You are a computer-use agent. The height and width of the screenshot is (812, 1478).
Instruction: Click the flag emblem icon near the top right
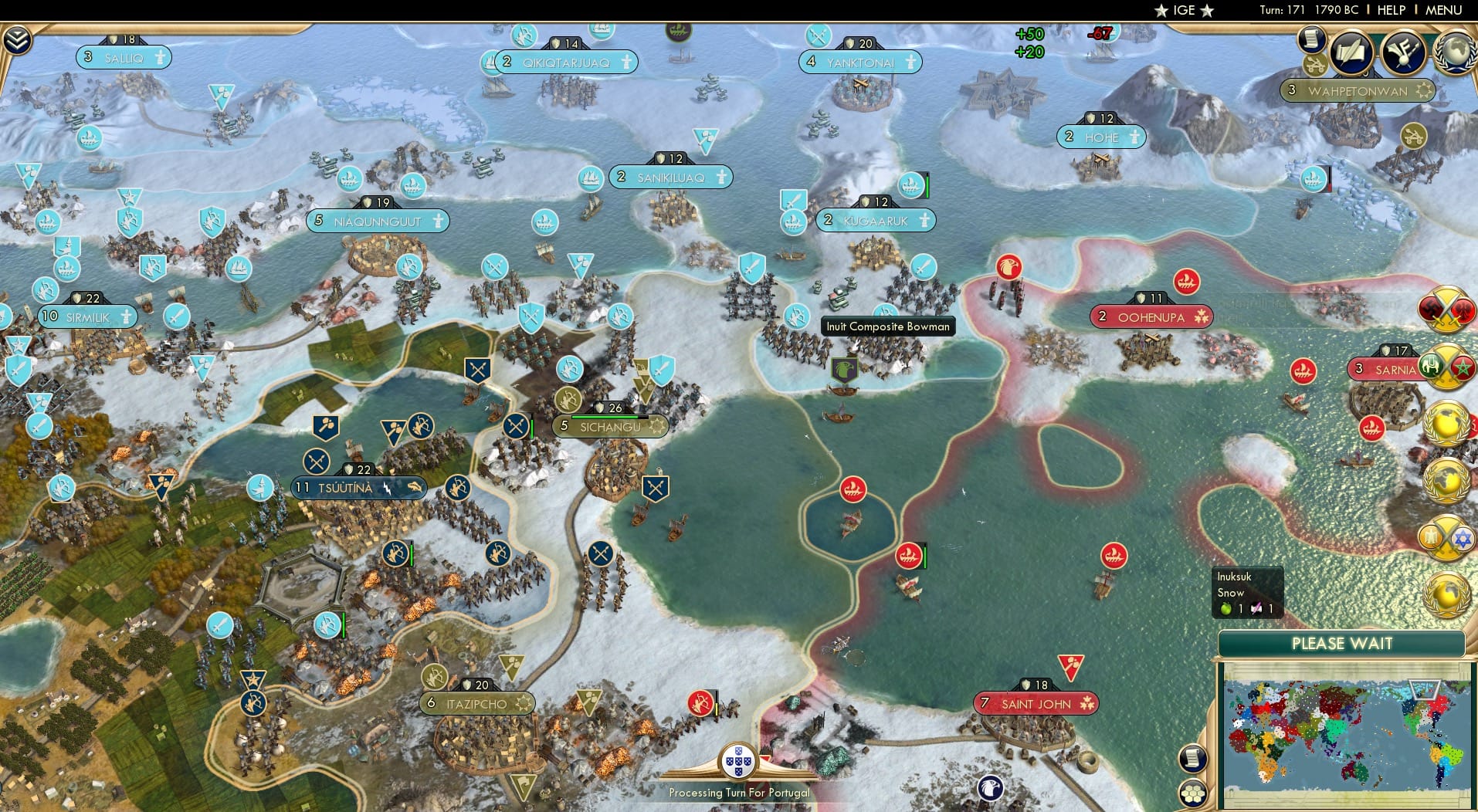click(1402, 51)
